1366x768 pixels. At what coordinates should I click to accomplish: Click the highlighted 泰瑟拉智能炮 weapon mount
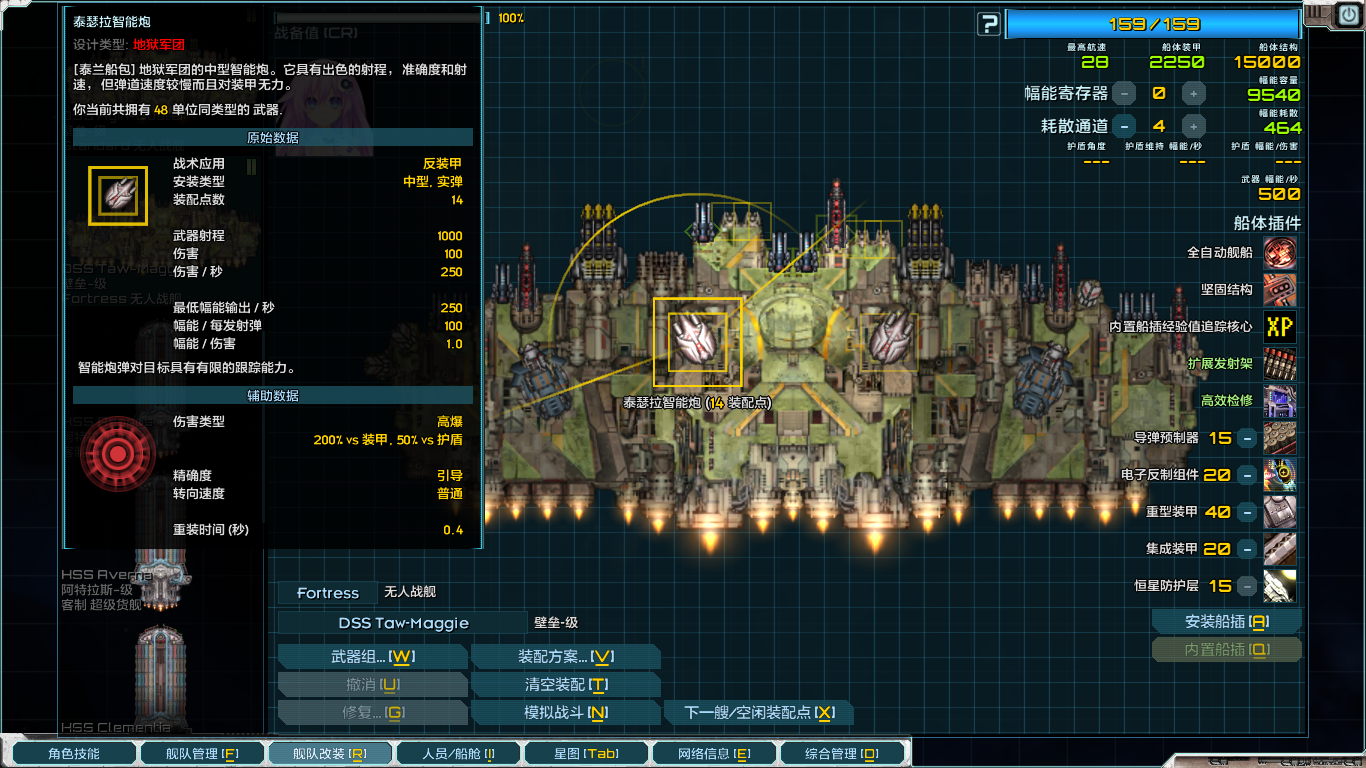697,344
